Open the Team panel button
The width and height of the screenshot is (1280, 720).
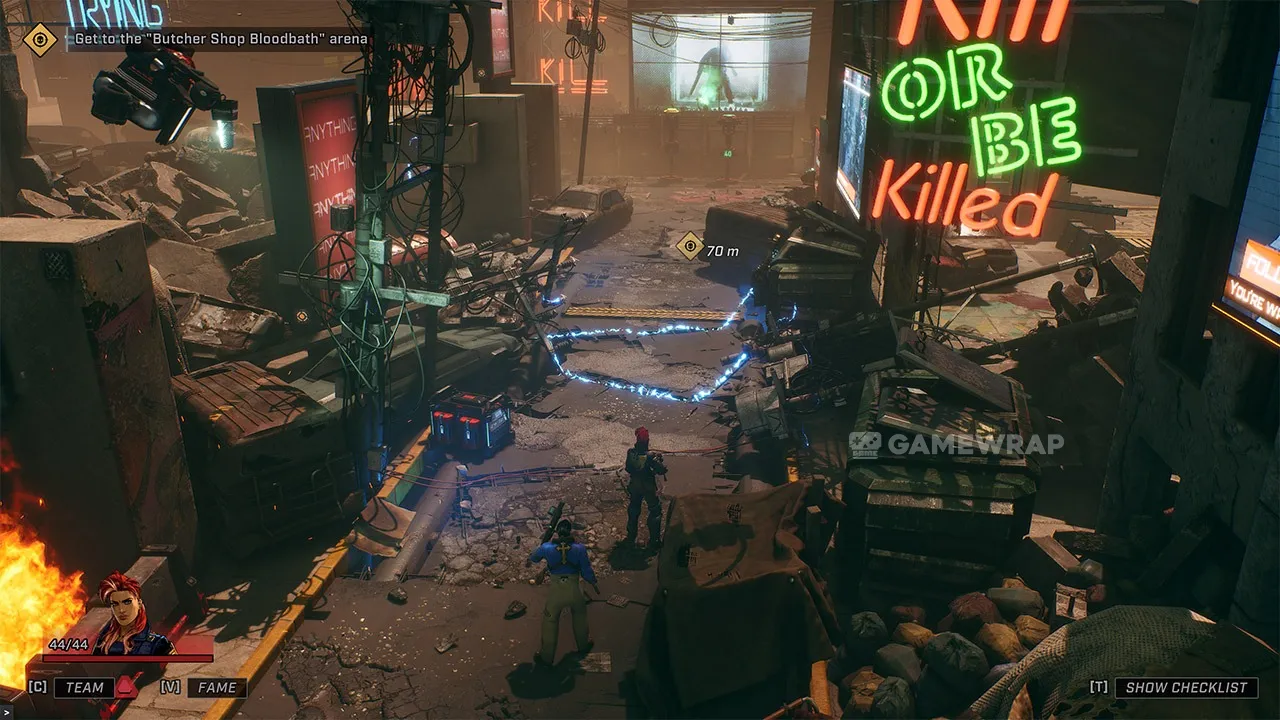coord(84,687)
